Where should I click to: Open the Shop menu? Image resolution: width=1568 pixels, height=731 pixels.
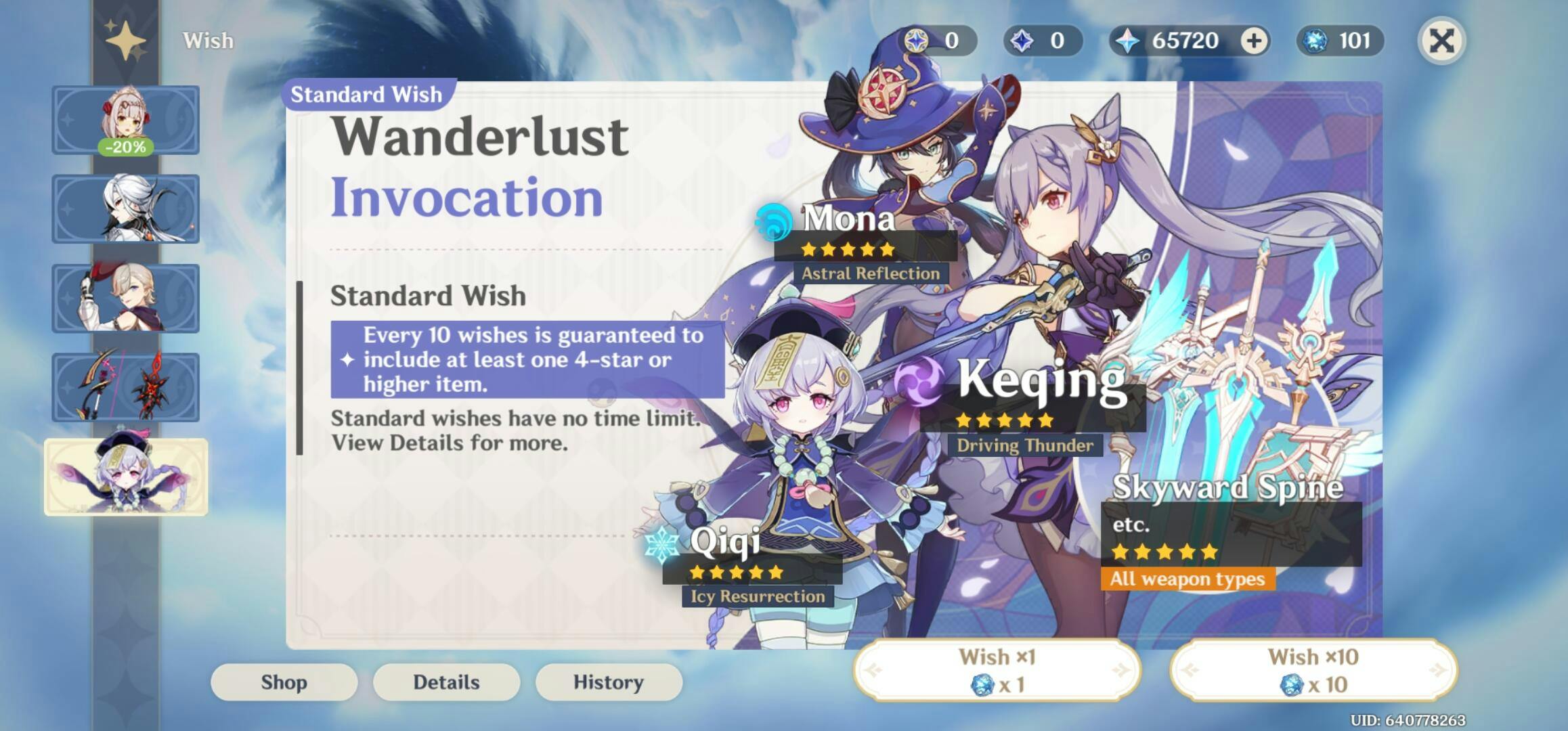pos(285,682)
